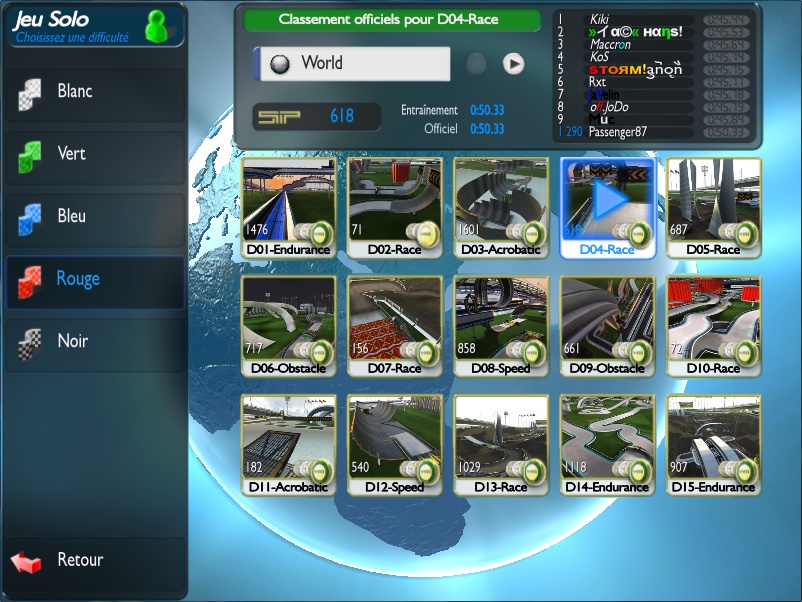This screenshot has width=802, height=602.
Task: Choose the D15-Endurance track
Action: tap(714, 444)
